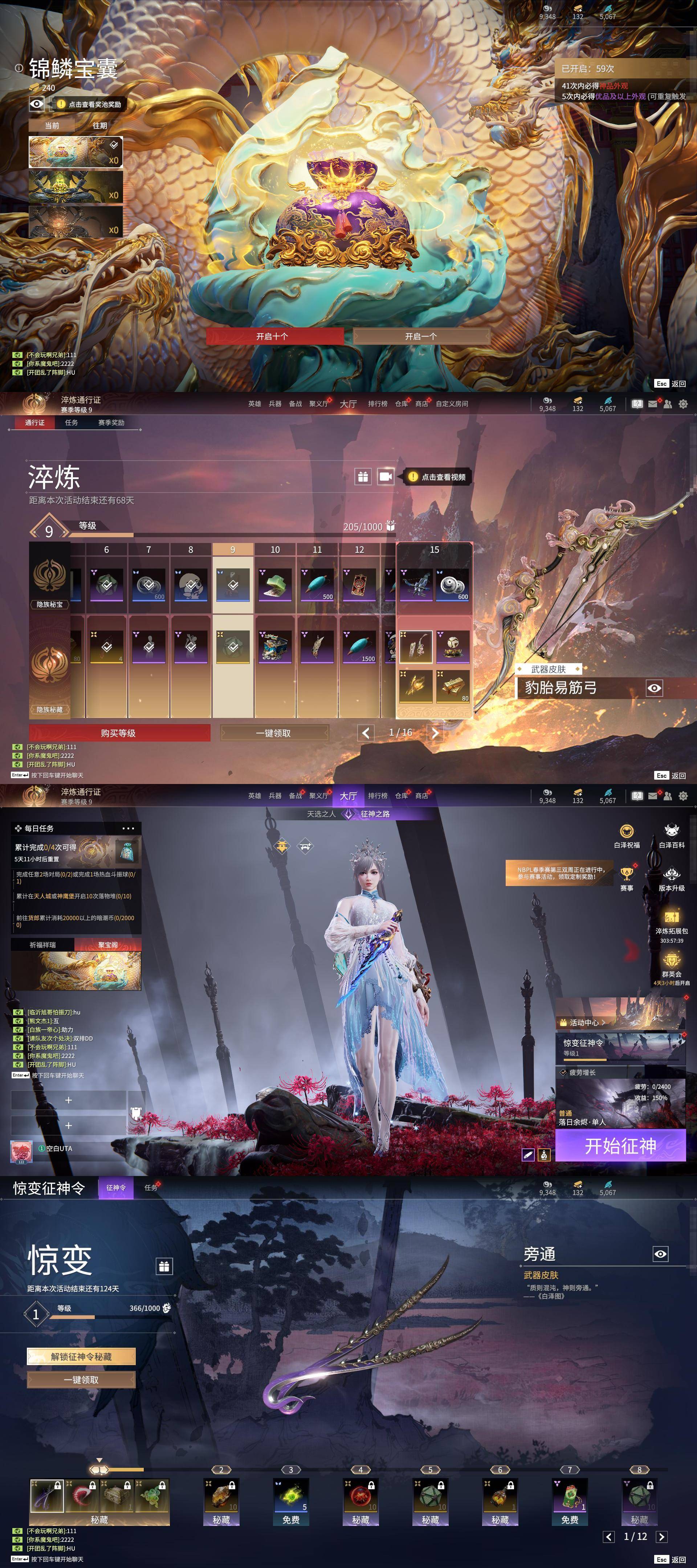Screen dimensions: 697x1568
Task: Toggle the preview eye for 豹胎易筋弓 weapon skin
Action: pos(655,688)
